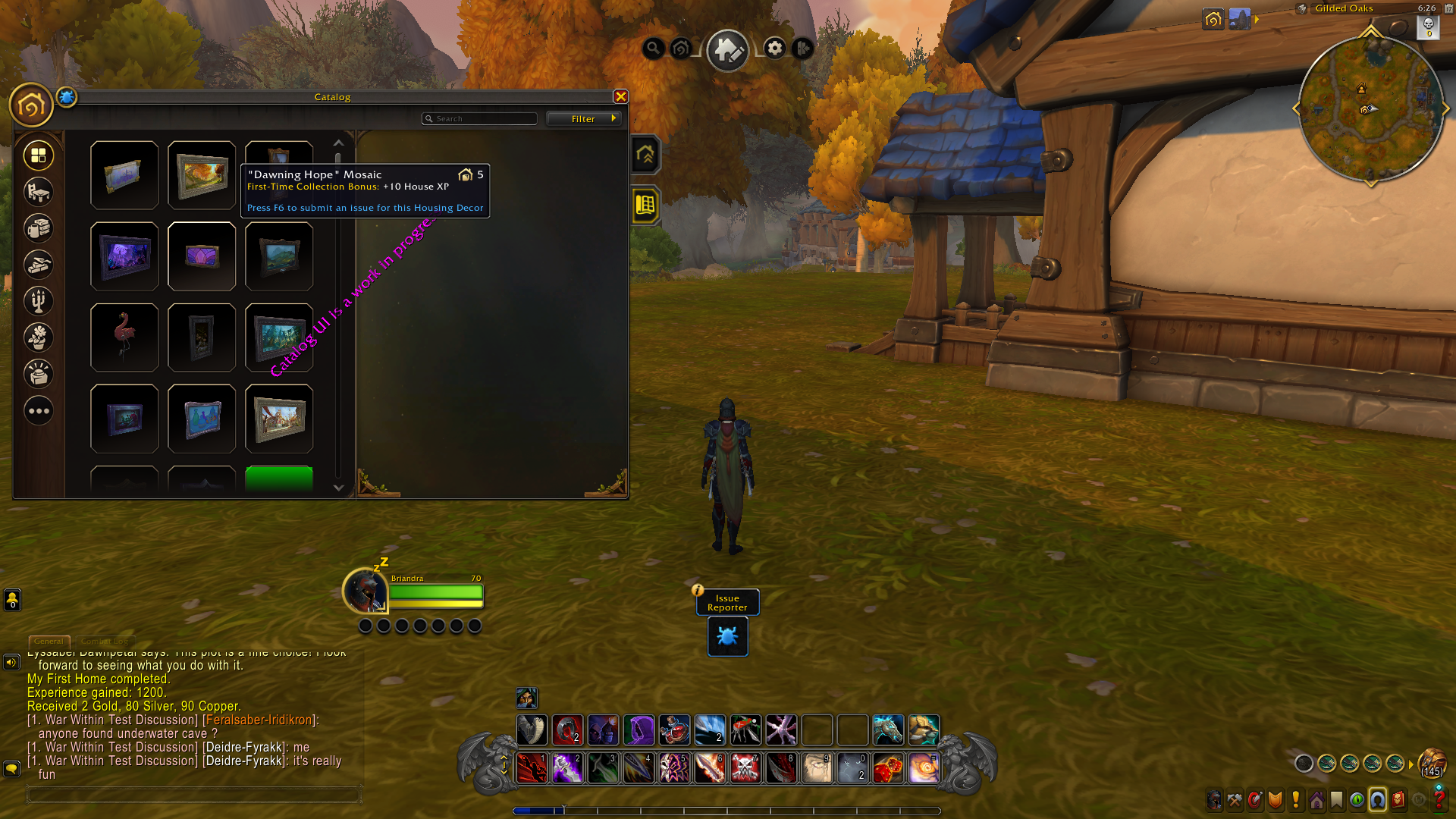Use the red skull-and-crossbones ability
The image size is (1456, 819).
745,768
